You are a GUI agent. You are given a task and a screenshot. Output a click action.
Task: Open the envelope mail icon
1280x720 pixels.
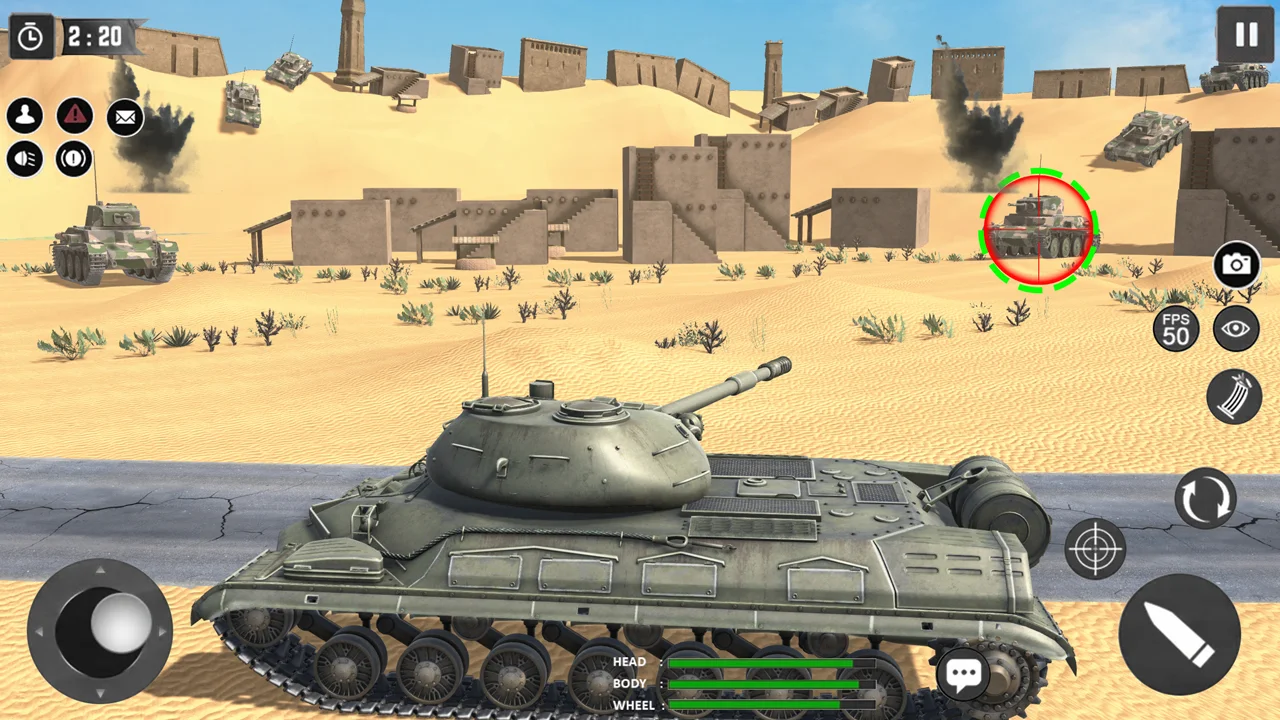tap(125, 117)
